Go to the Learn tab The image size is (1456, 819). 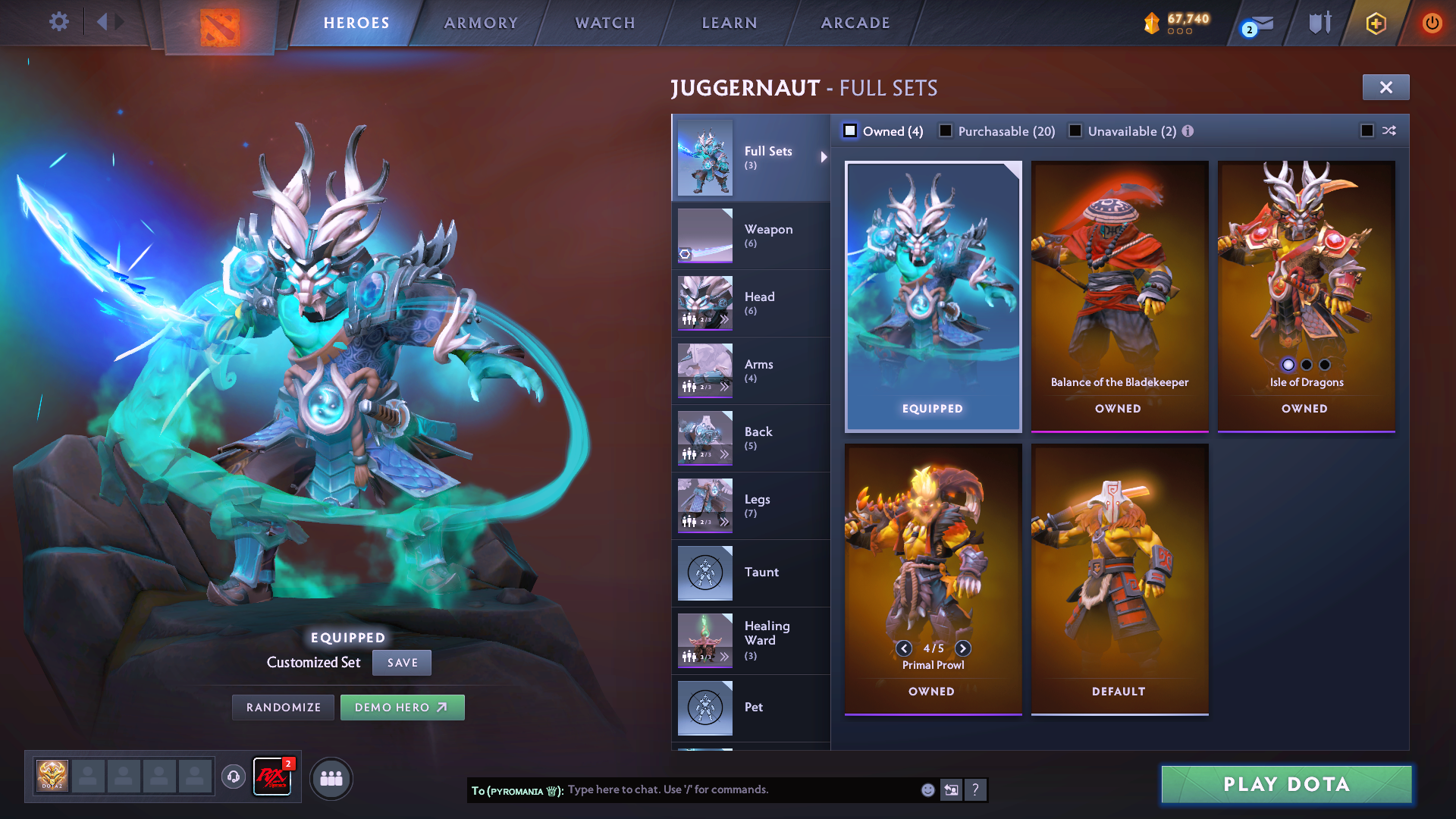[x=730, y=23]
